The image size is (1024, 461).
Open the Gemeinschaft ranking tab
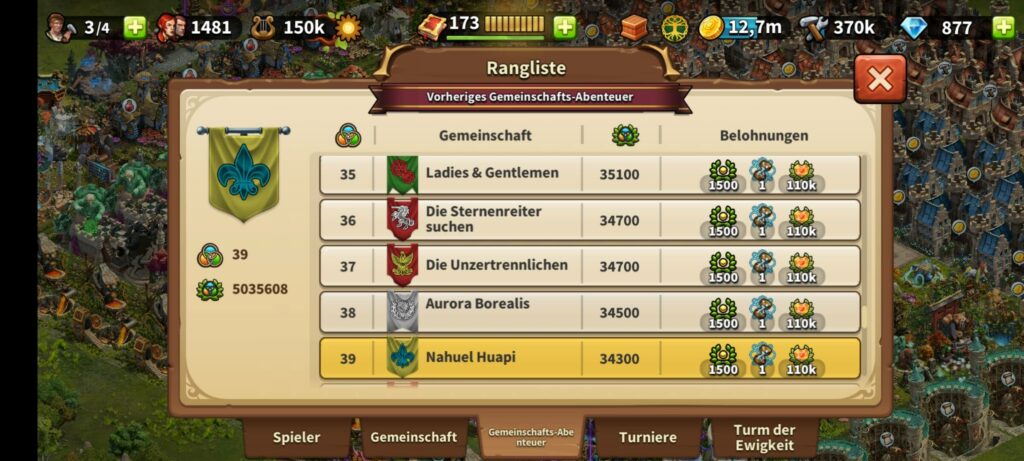click(x=413, y=437)
